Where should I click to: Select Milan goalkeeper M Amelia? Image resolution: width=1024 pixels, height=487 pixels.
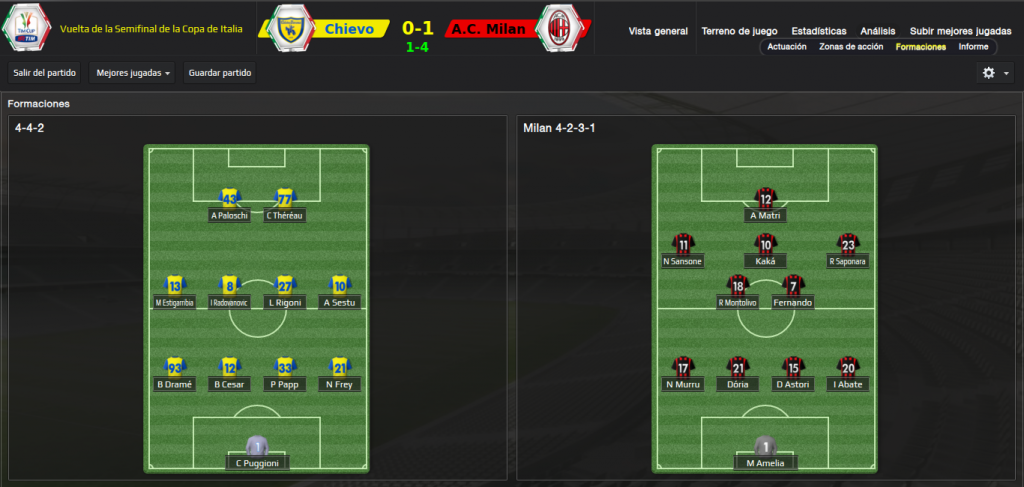[x=765, y=453]
